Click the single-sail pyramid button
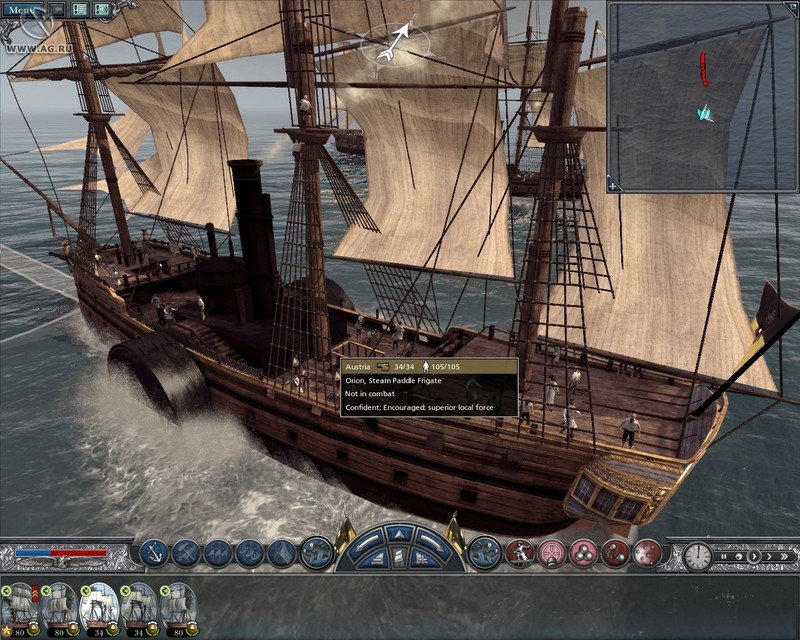 pyautogui.click(x=282, y=552)
